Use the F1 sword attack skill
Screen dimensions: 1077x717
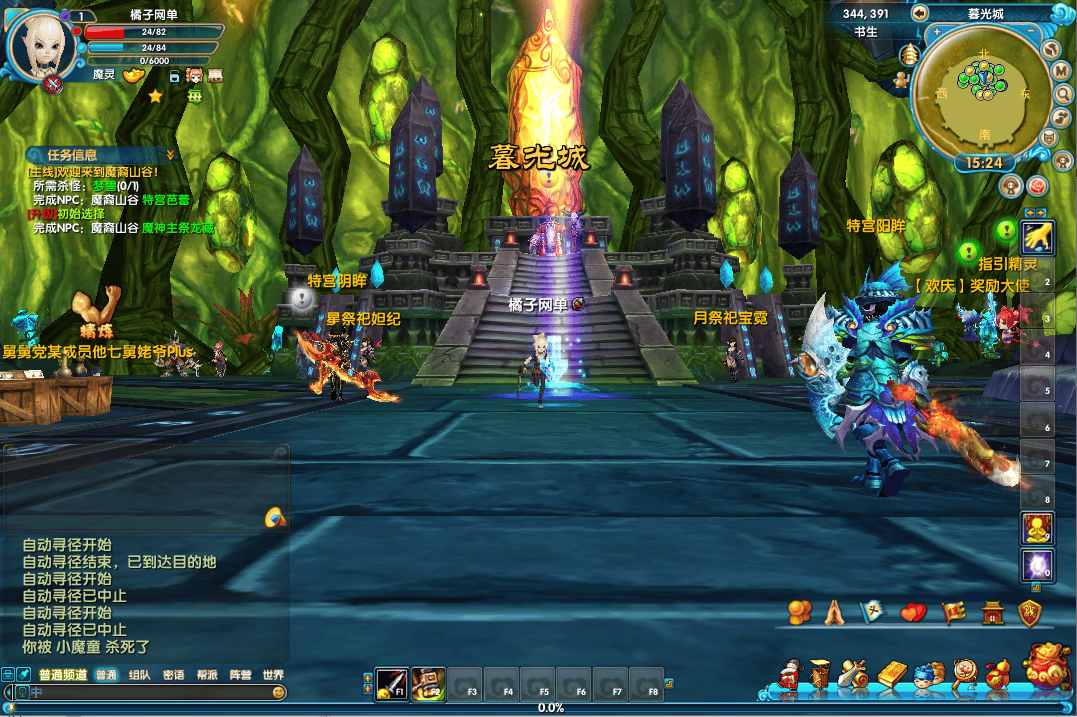pyautogui.click(x=391, y=683)
